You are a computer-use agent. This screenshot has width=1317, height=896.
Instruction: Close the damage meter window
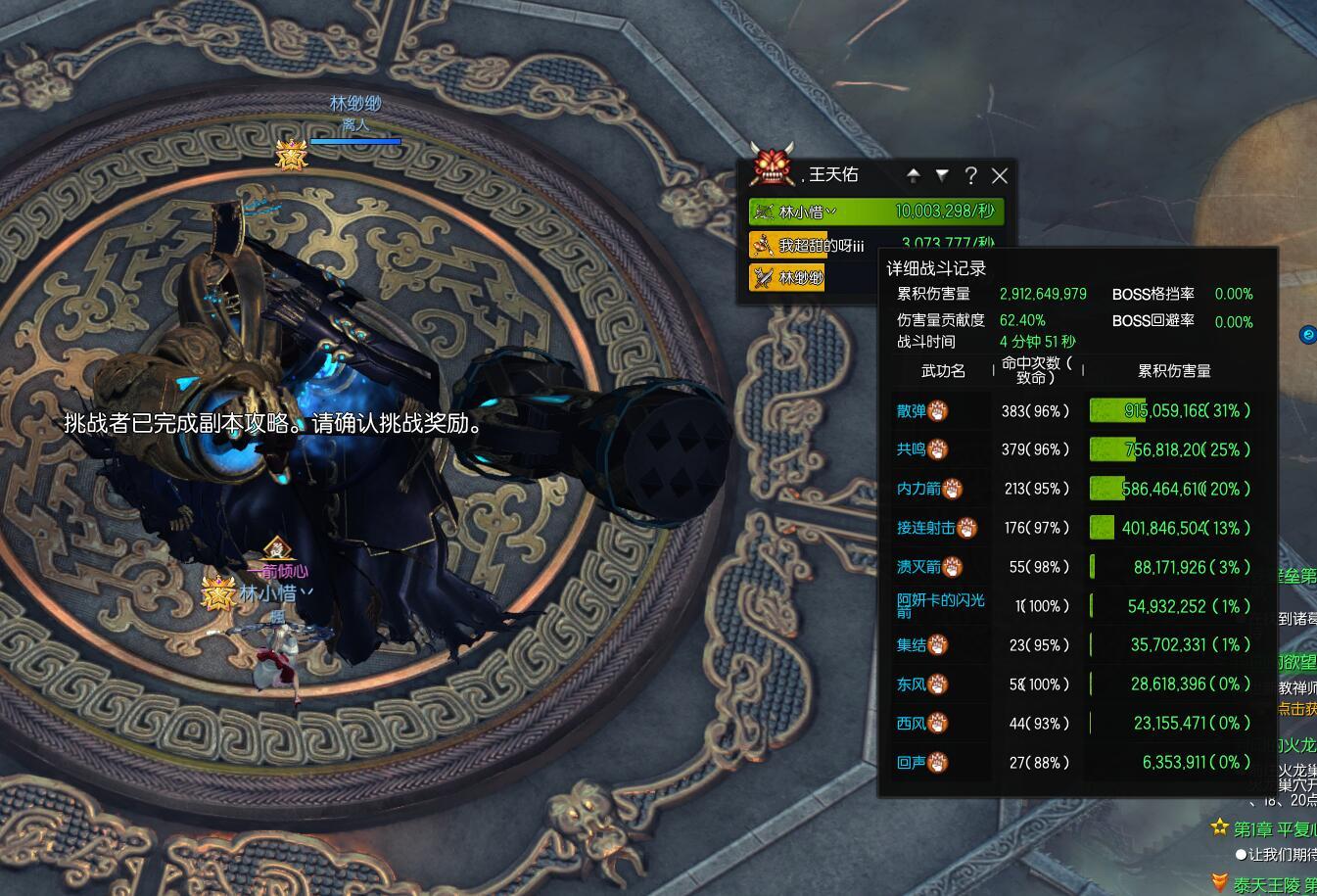pos(999,175)
